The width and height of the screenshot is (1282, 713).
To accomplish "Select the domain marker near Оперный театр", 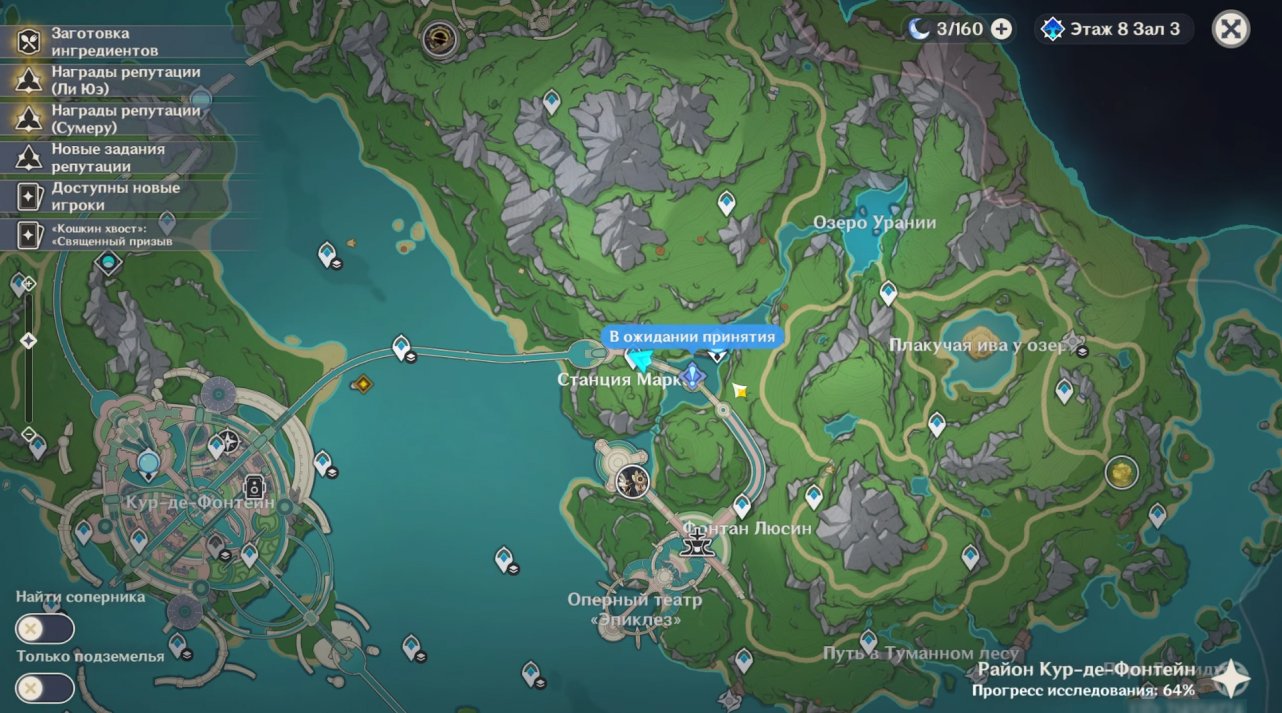I will [632, 482].
